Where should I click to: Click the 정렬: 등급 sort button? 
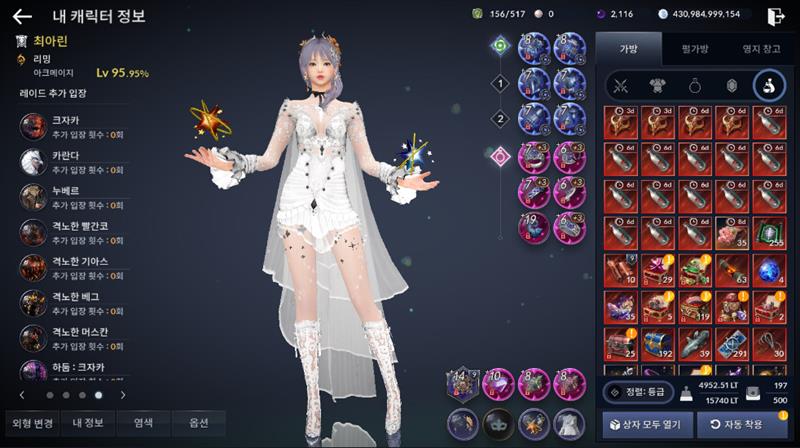(x=637, y=392)
